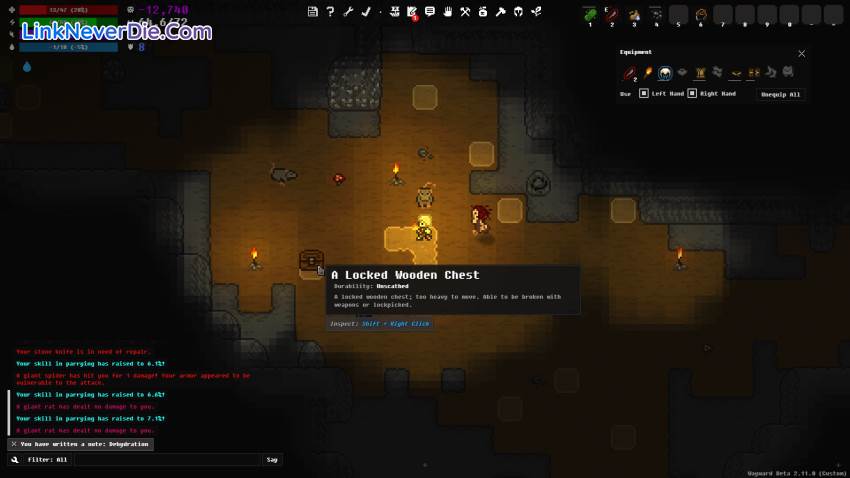Dismiss the Dehydration note notification

[x=13, y=444]
